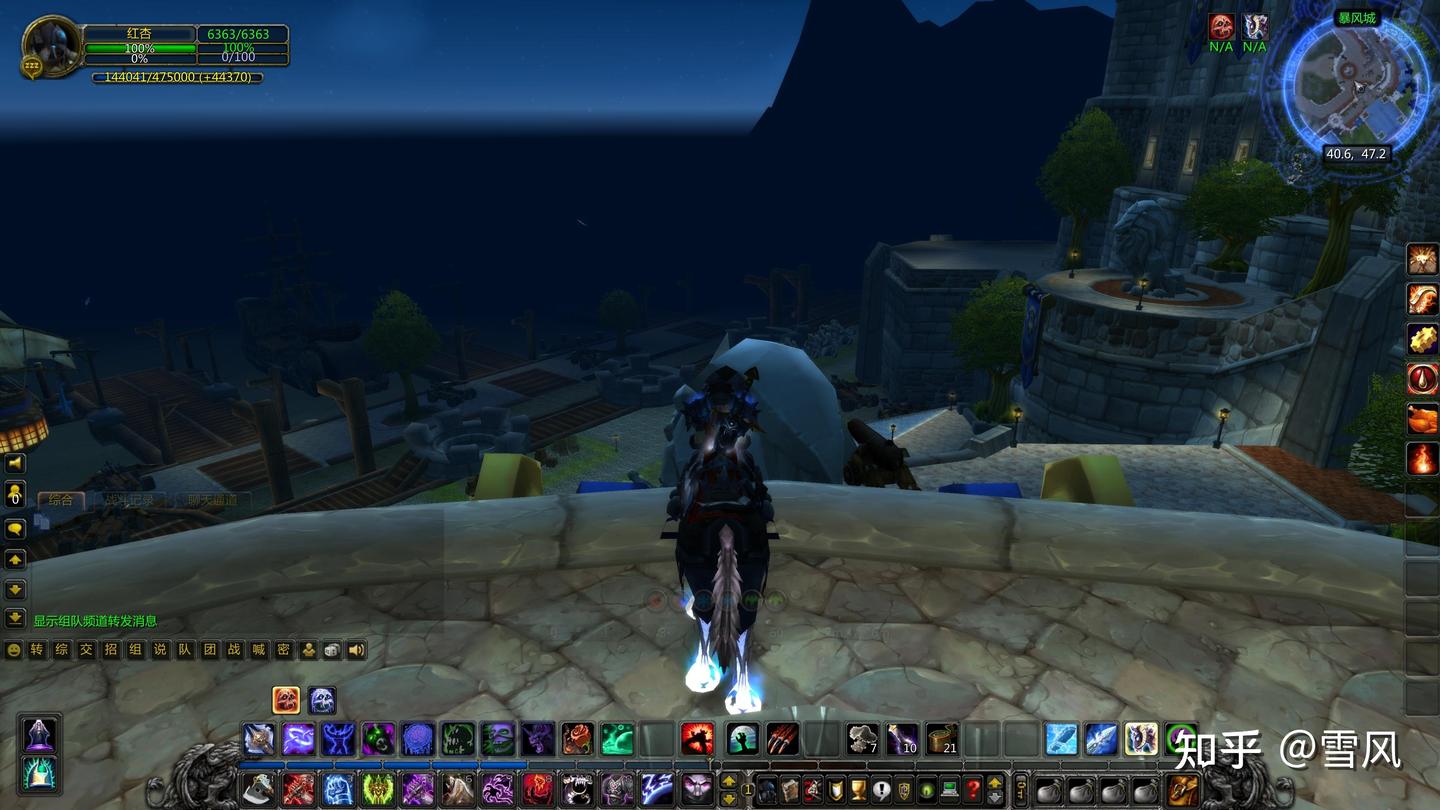The width and height of the screenshot is (1440, 810).
Task: Open the speech bubble chat menu
Action: point(15,528)
